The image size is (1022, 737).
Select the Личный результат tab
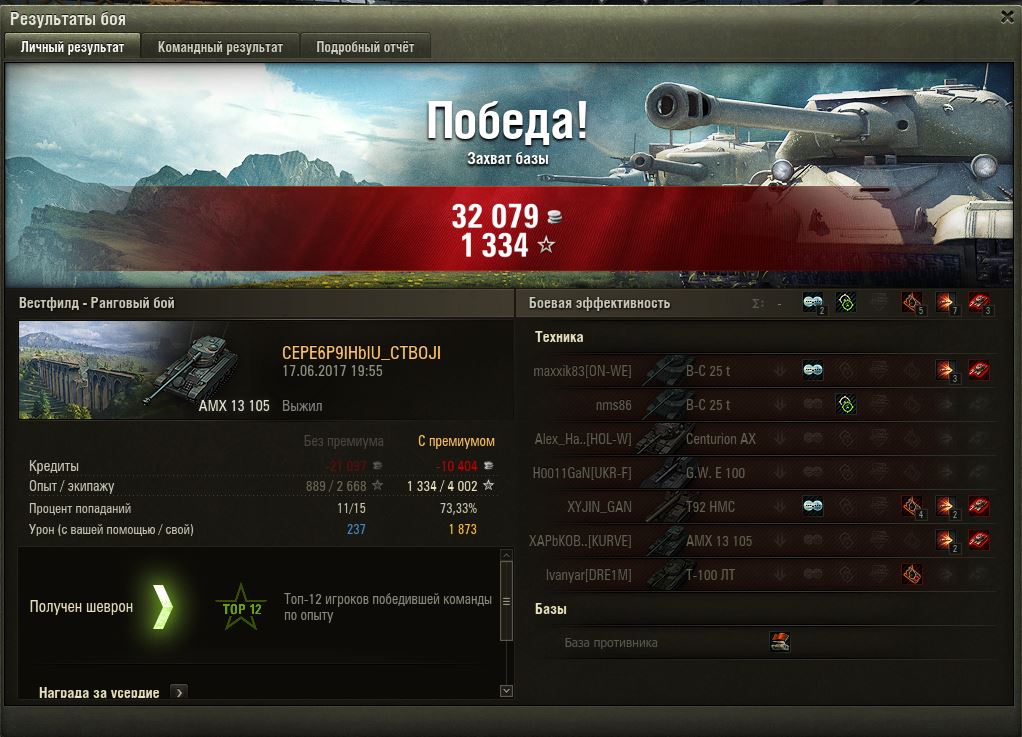pos(73,47)
